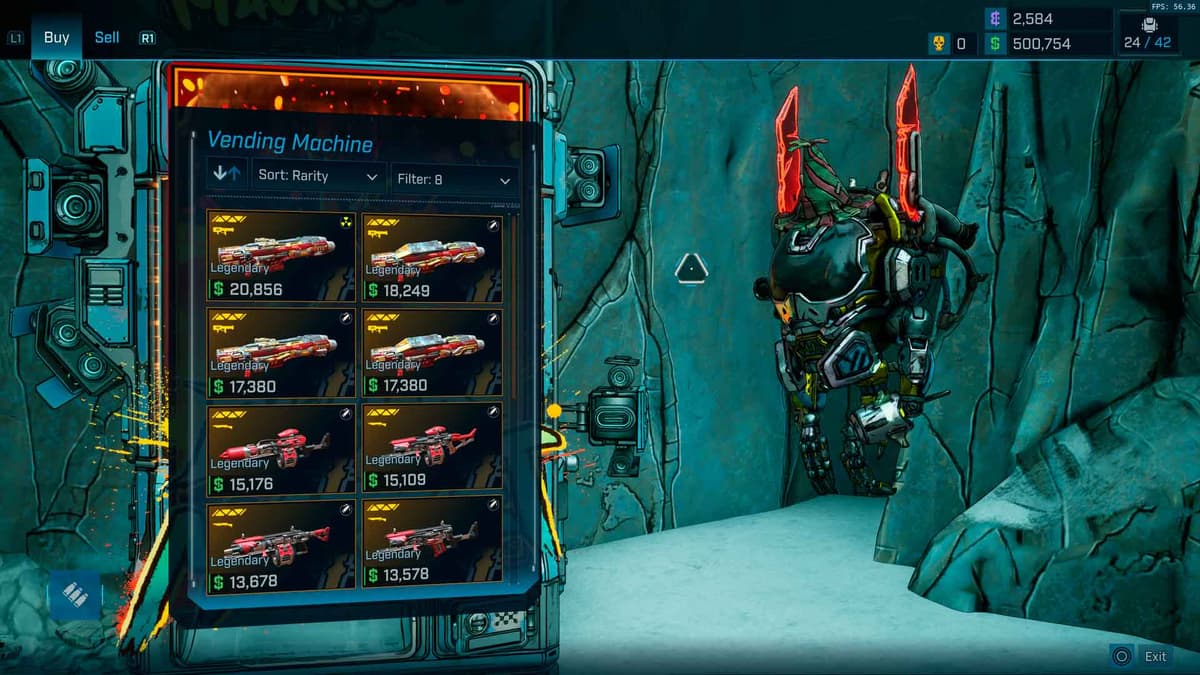
Task: Choose the $15,109 Legendary weapon
Action: [432, 450]
